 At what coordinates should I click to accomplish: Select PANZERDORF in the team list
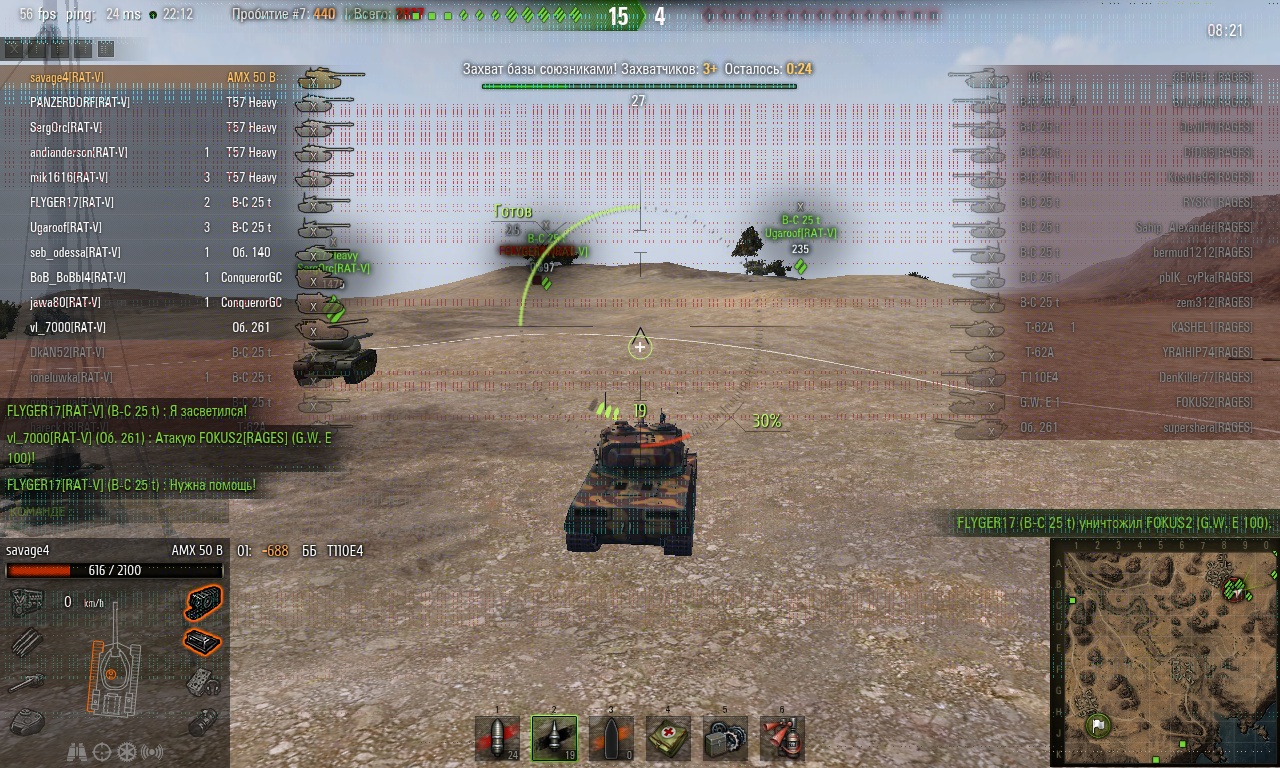(x=80, y=102)
